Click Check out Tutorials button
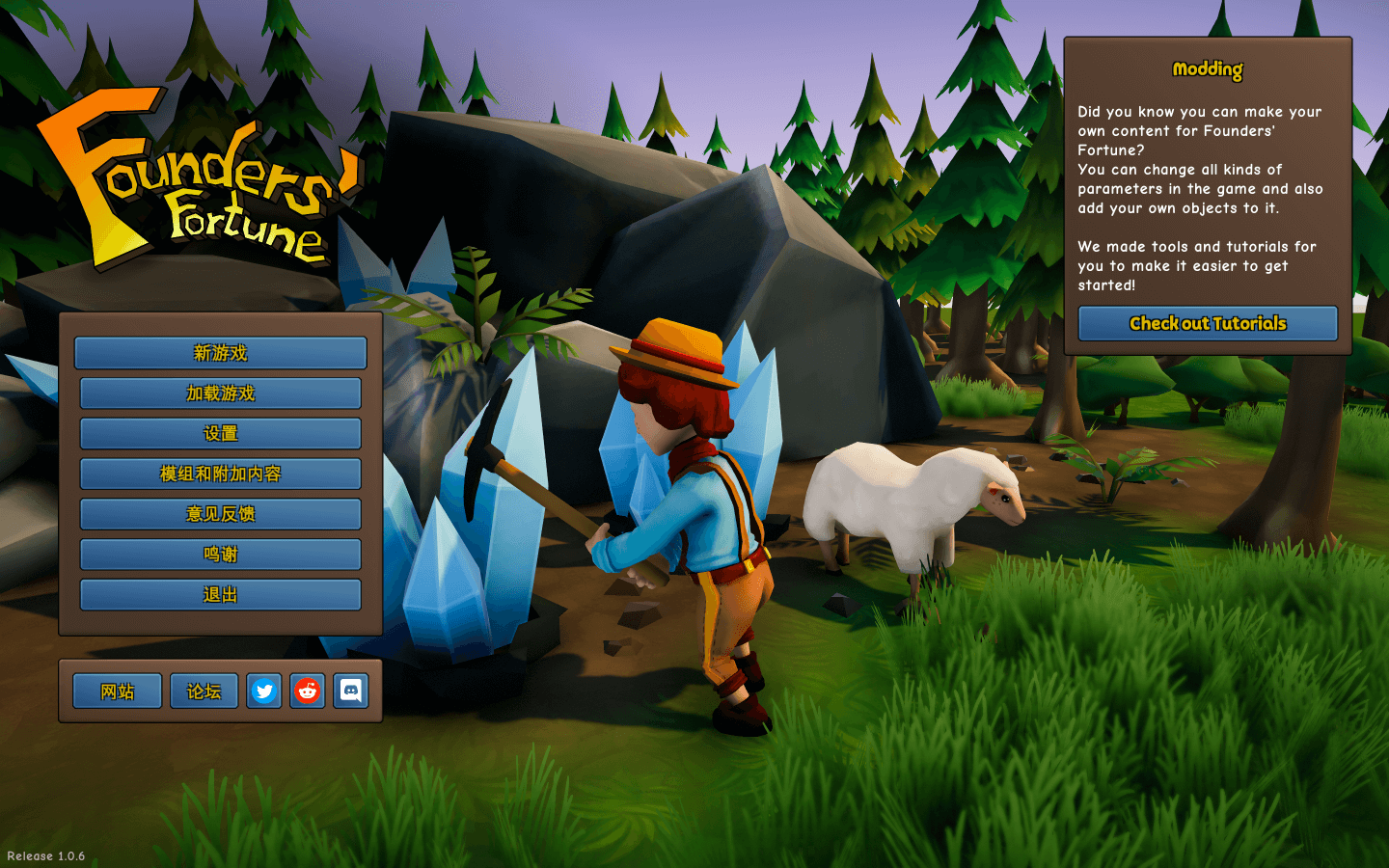Image resolution: width=1389 pixels, height=868 pixels. pos(1208,324)
